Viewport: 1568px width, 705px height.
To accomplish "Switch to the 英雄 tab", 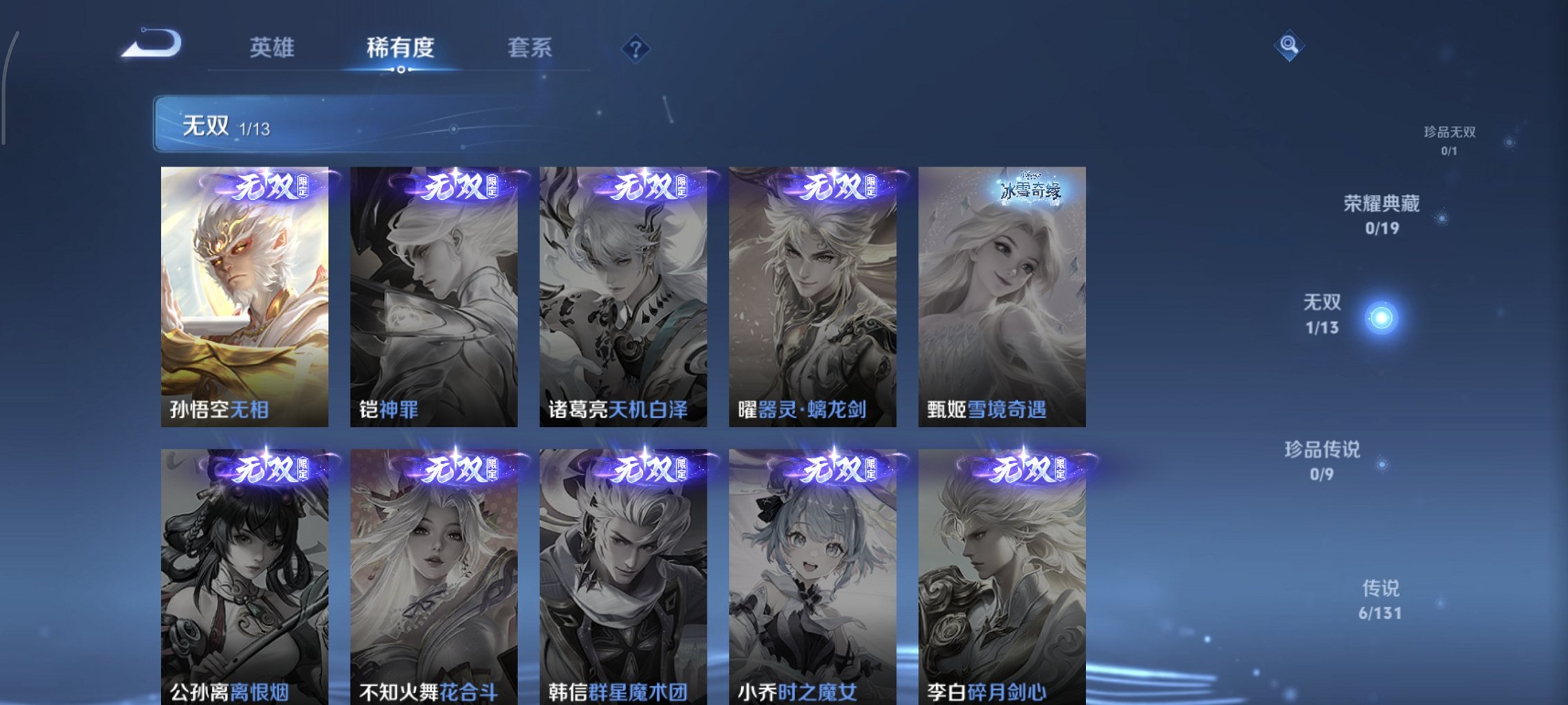I will click(x=273, y=48).
